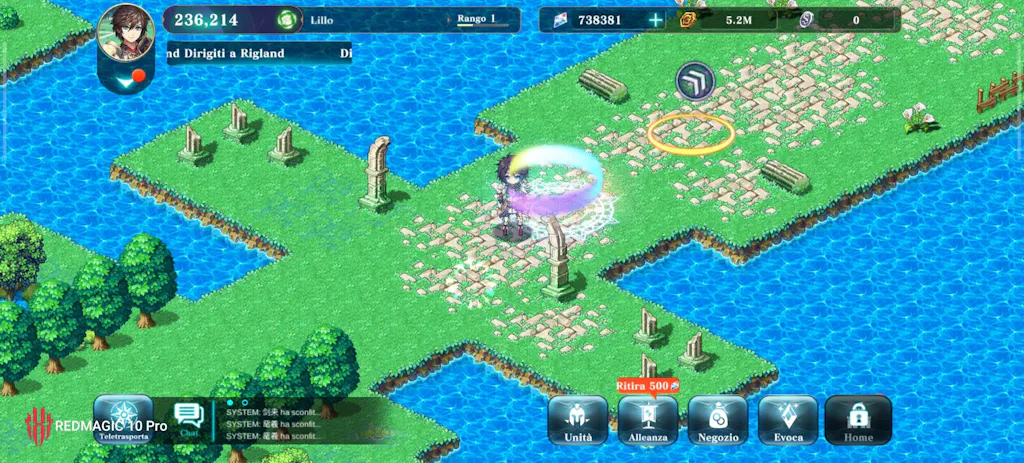
Task: Select the locked Home button
Action: click(858, 420)
